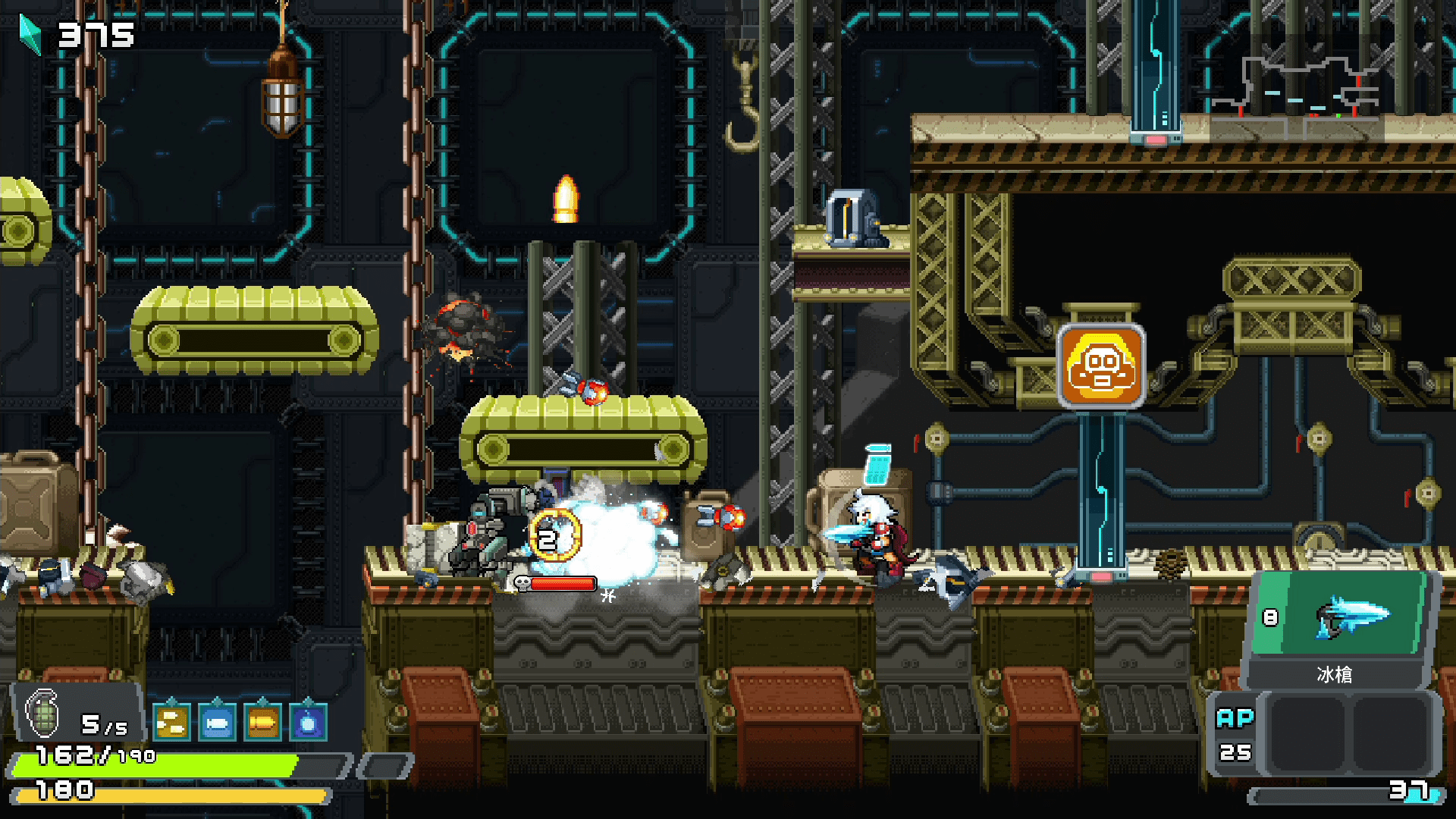The height and width of the screenshot is (819, 1456).
Task: Choose the golden bullet buff icon
Action: (262, 723)
